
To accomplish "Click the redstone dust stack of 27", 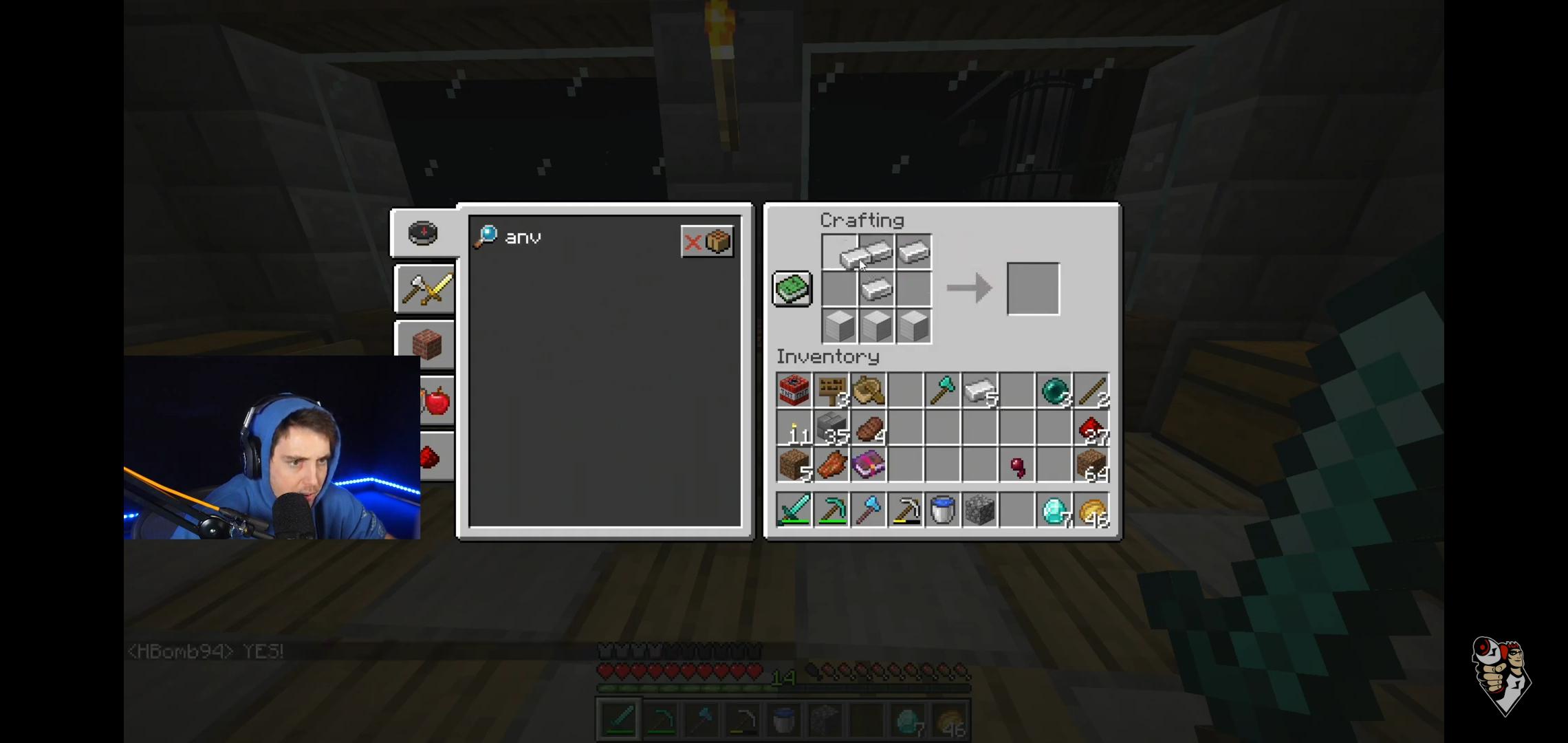I will 1091,428.
